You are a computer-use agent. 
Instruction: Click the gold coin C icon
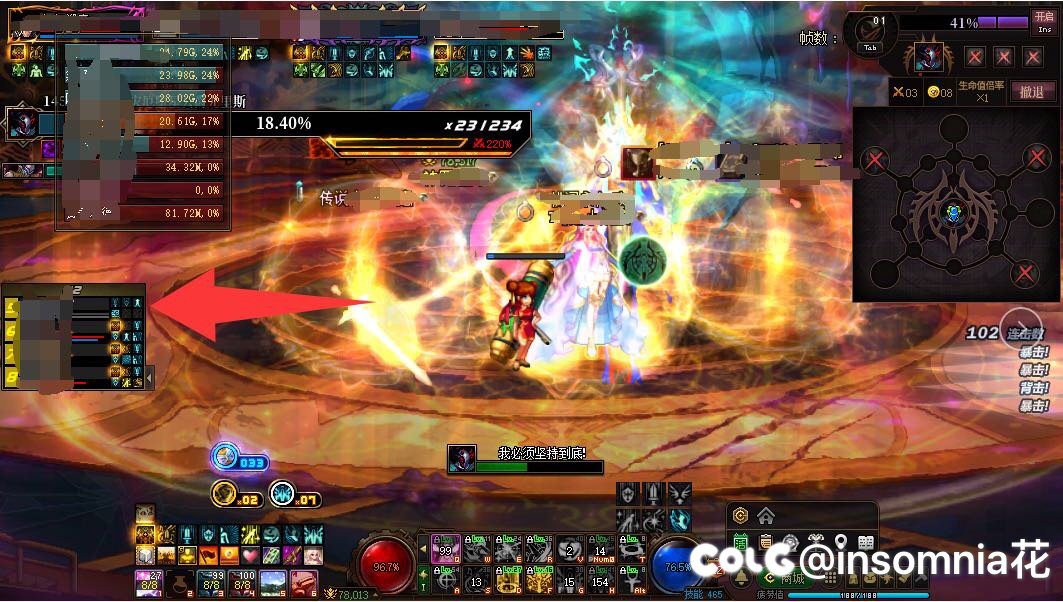click(741, 516)
